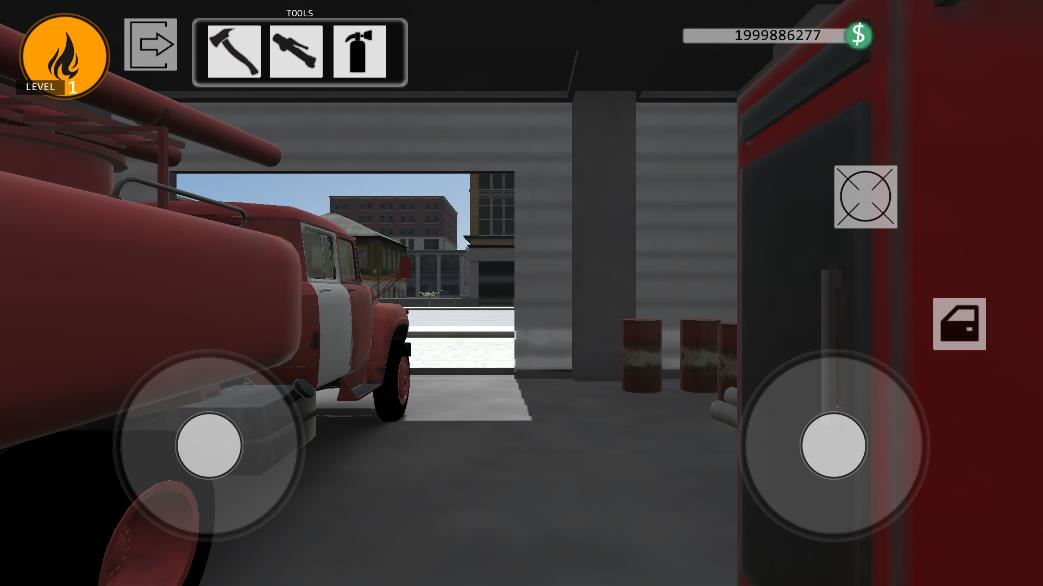The height and width of the screenshot is (586, 1043).
Task: Select the fire axe tool
Action: coord(234,52)
